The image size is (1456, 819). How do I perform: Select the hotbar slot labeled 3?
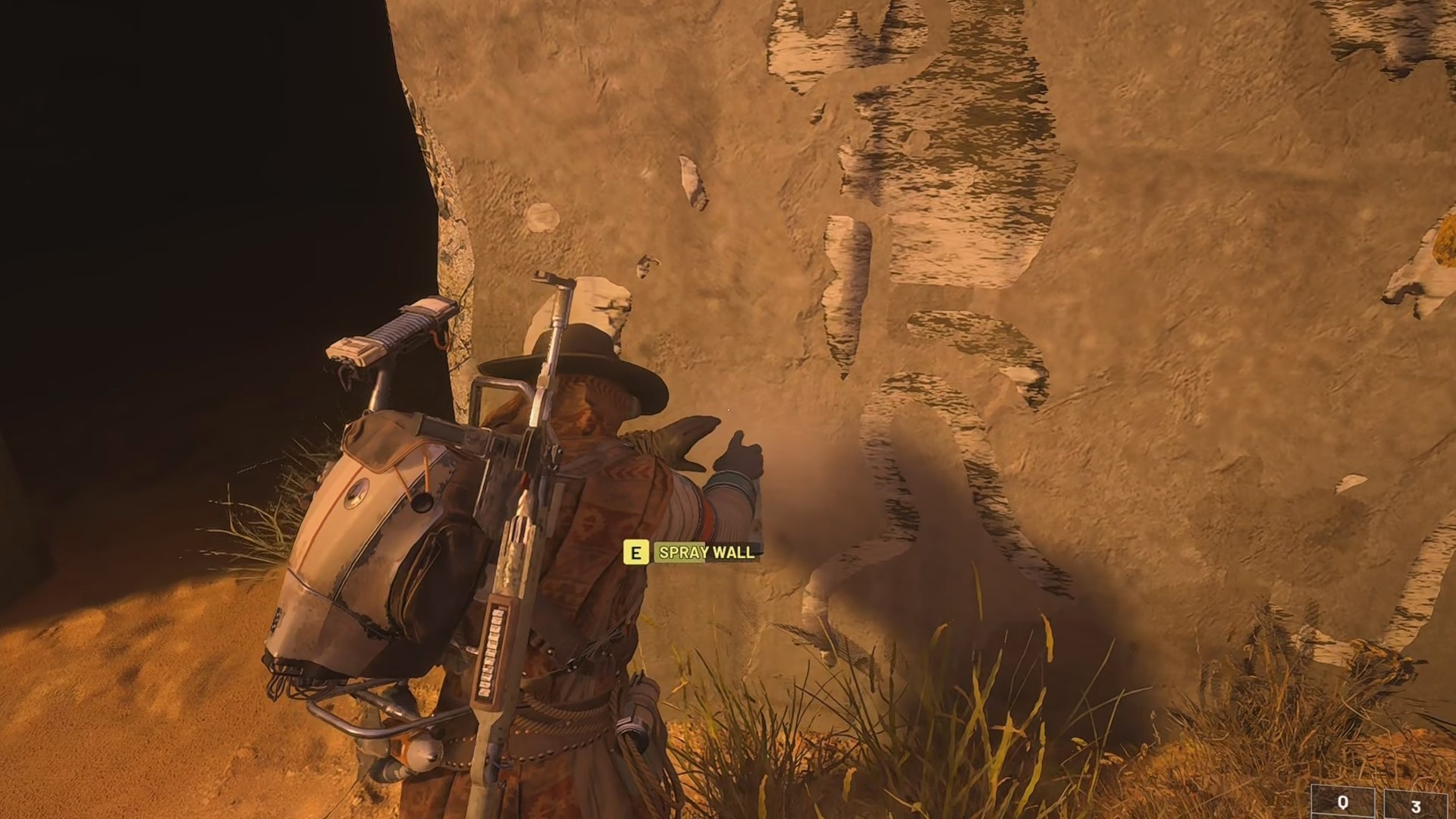pos(1416,805)
